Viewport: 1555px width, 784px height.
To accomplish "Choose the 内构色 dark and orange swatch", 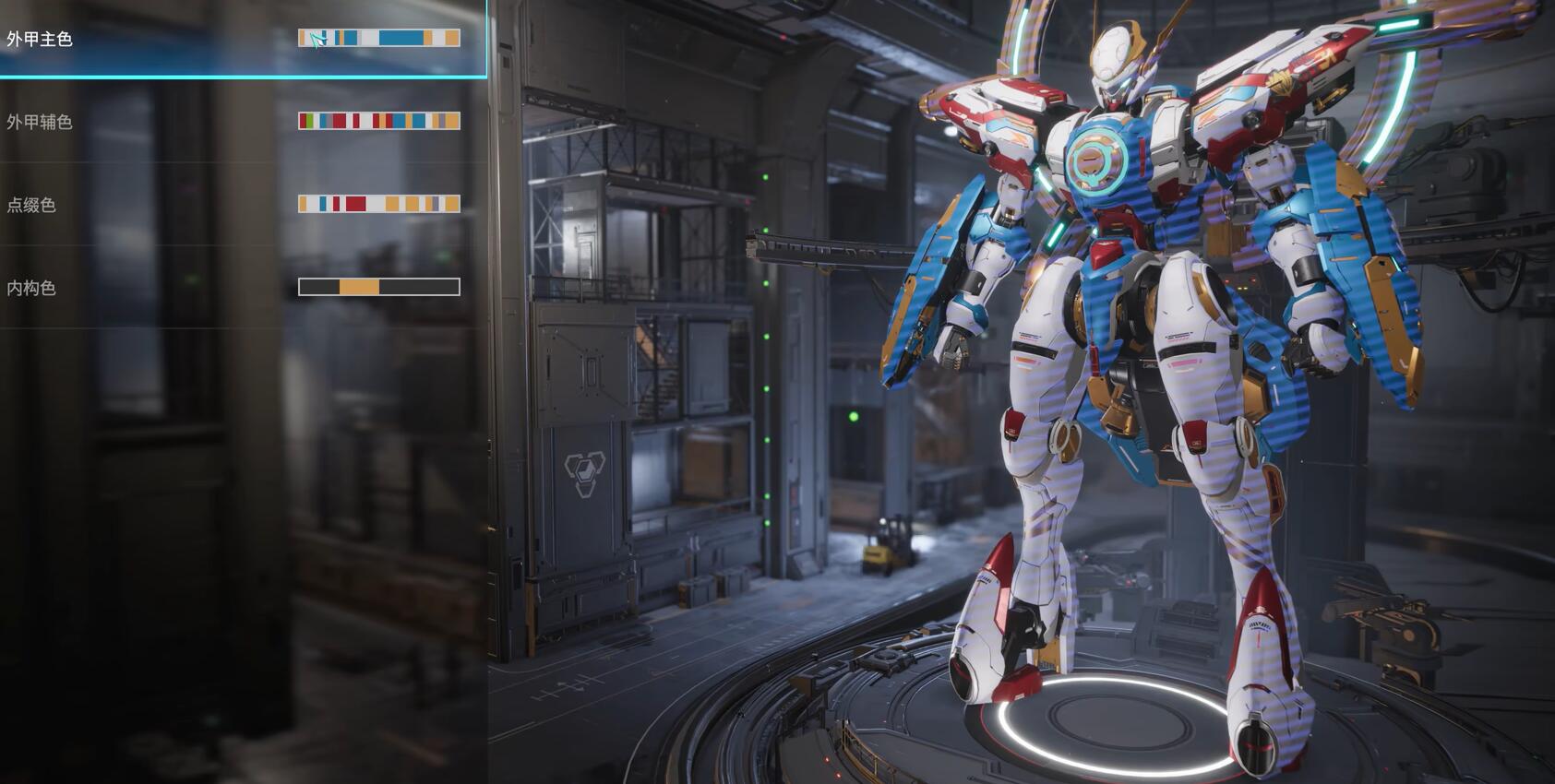I will [378, 287].
